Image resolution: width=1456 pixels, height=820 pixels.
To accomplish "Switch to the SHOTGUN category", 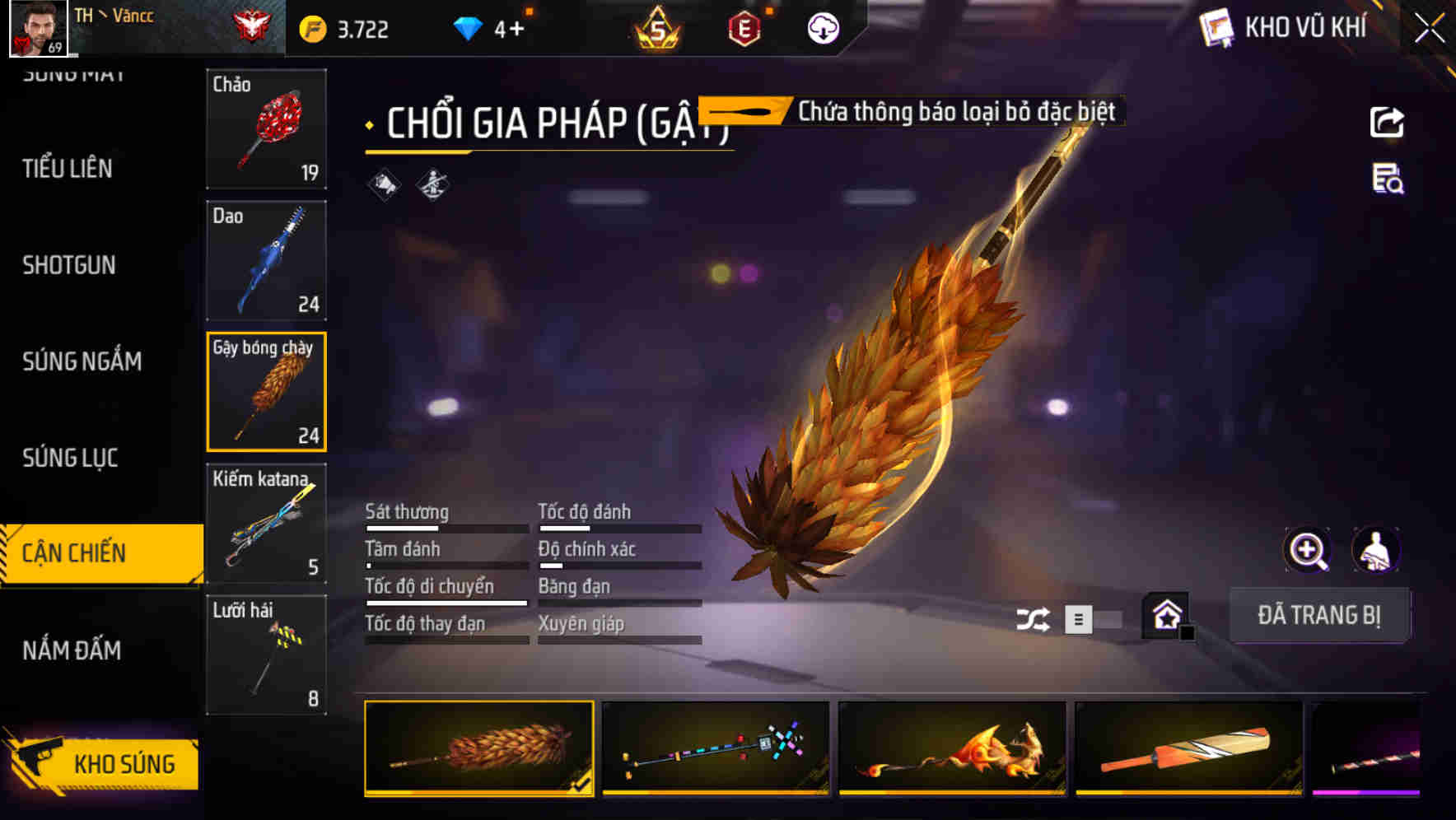I will (69, 265).
